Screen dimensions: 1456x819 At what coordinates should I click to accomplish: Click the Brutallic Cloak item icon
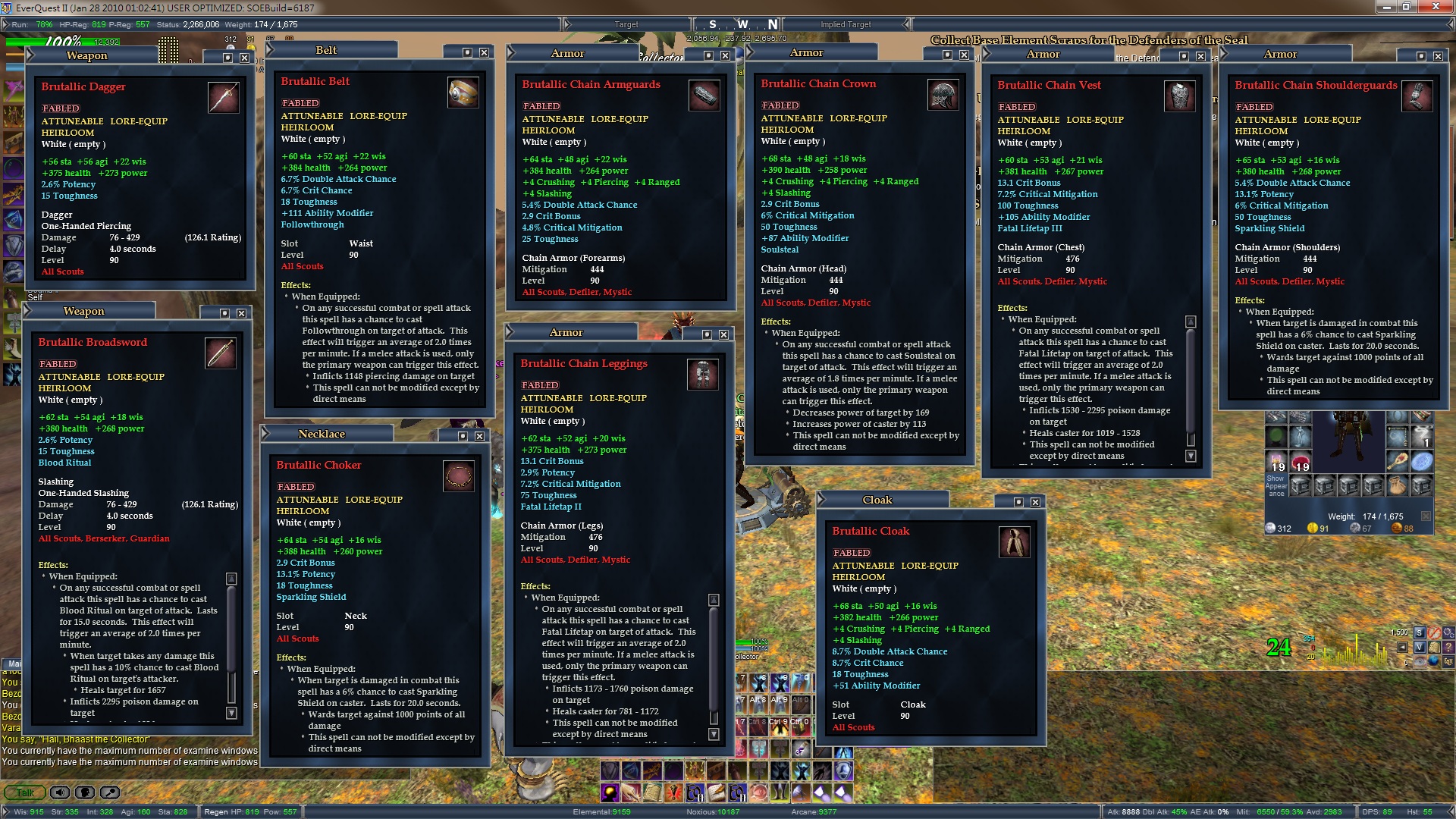pos(1014,541)
